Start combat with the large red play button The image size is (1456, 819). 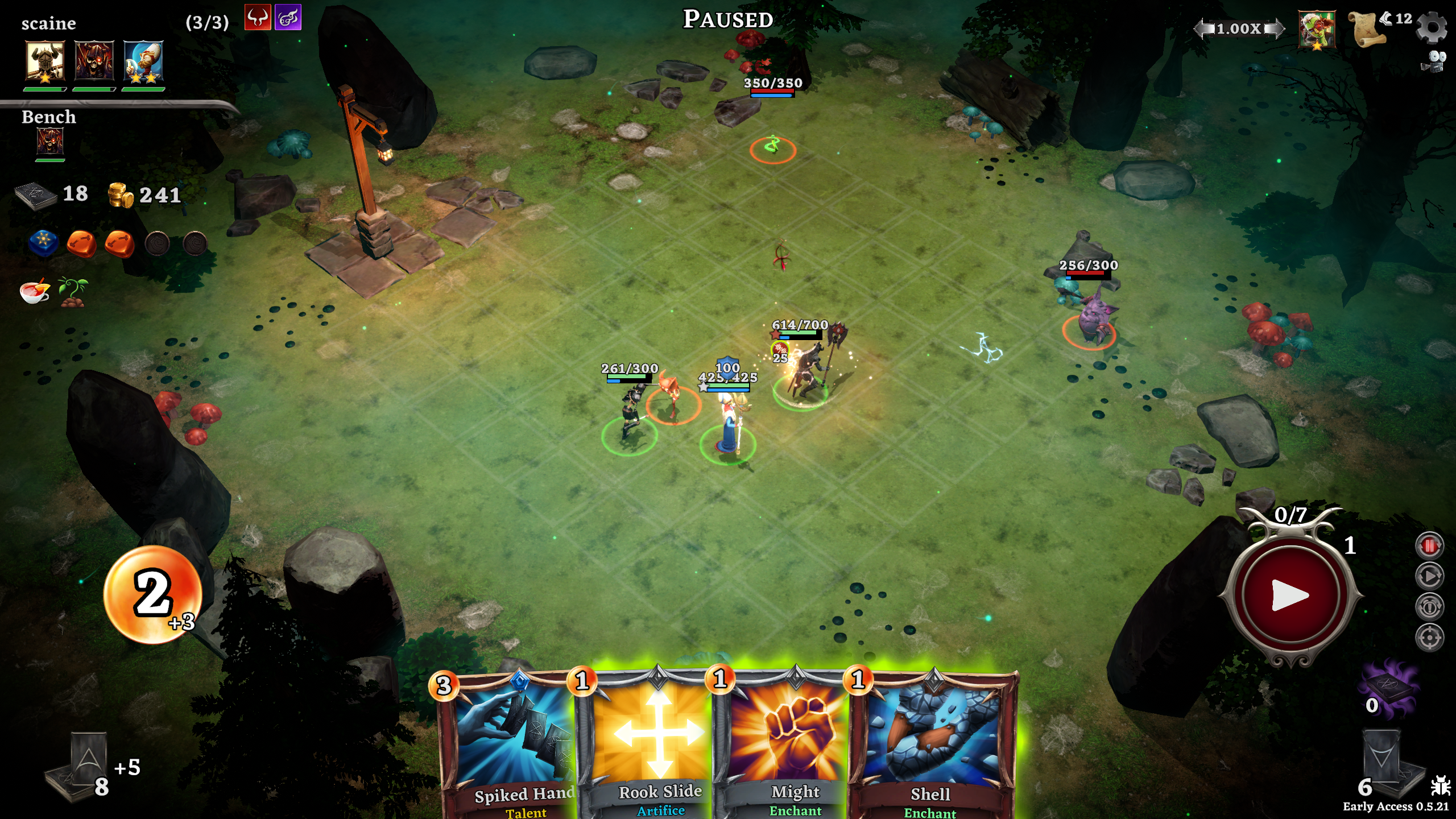point(1290,595)
